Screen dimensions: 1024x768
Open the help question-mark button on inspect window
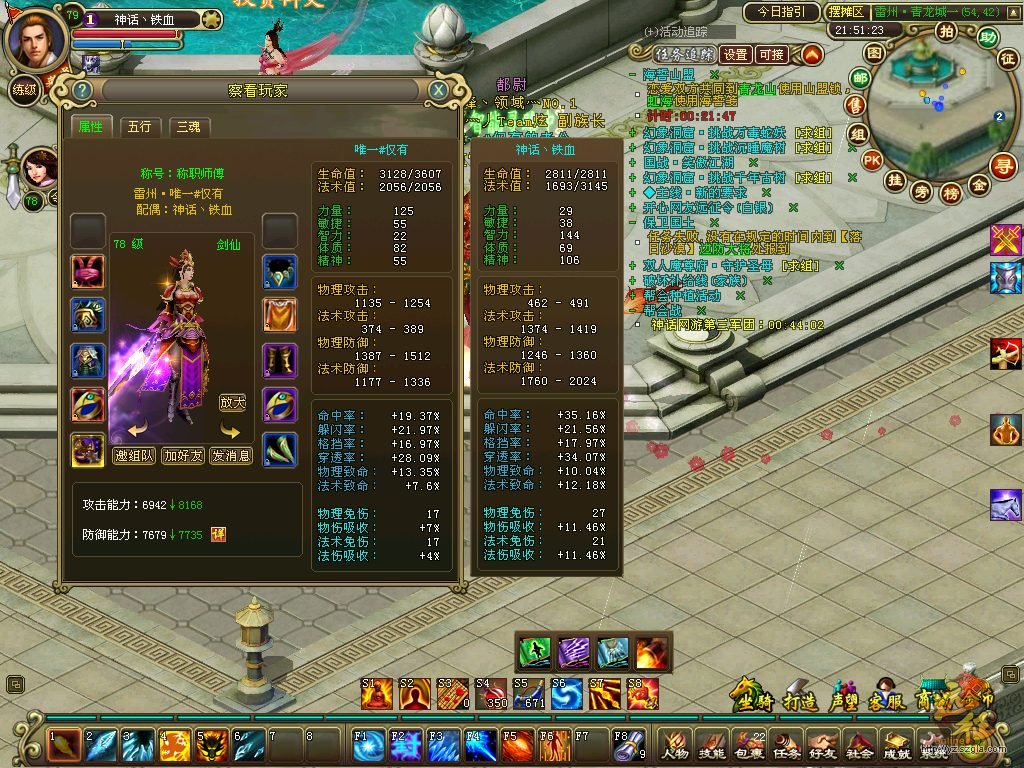click(x=83, y=91)
